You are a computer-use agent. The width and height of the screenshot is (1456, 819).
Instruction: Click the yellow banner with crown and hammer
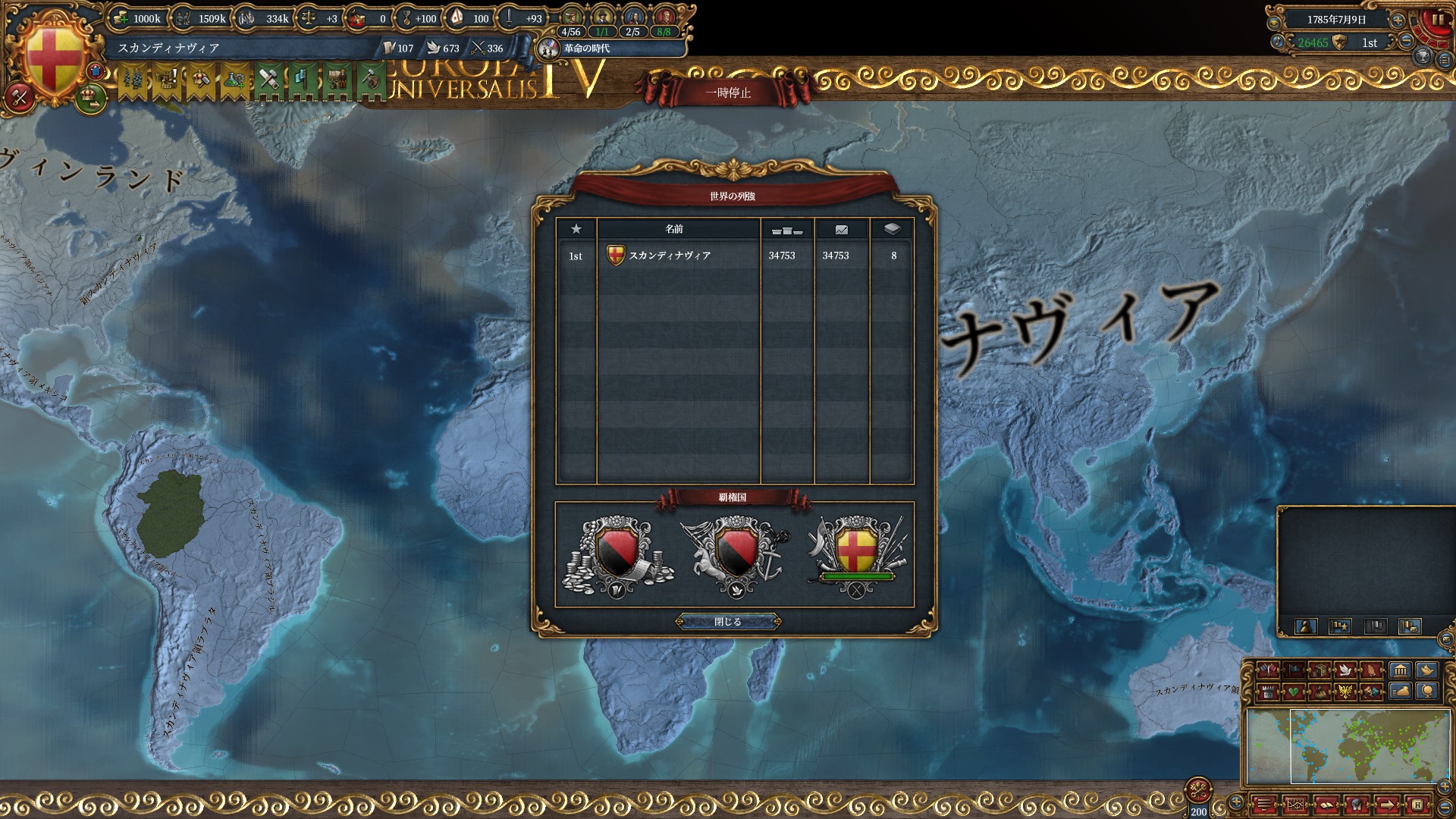click(x=200, y=80)
